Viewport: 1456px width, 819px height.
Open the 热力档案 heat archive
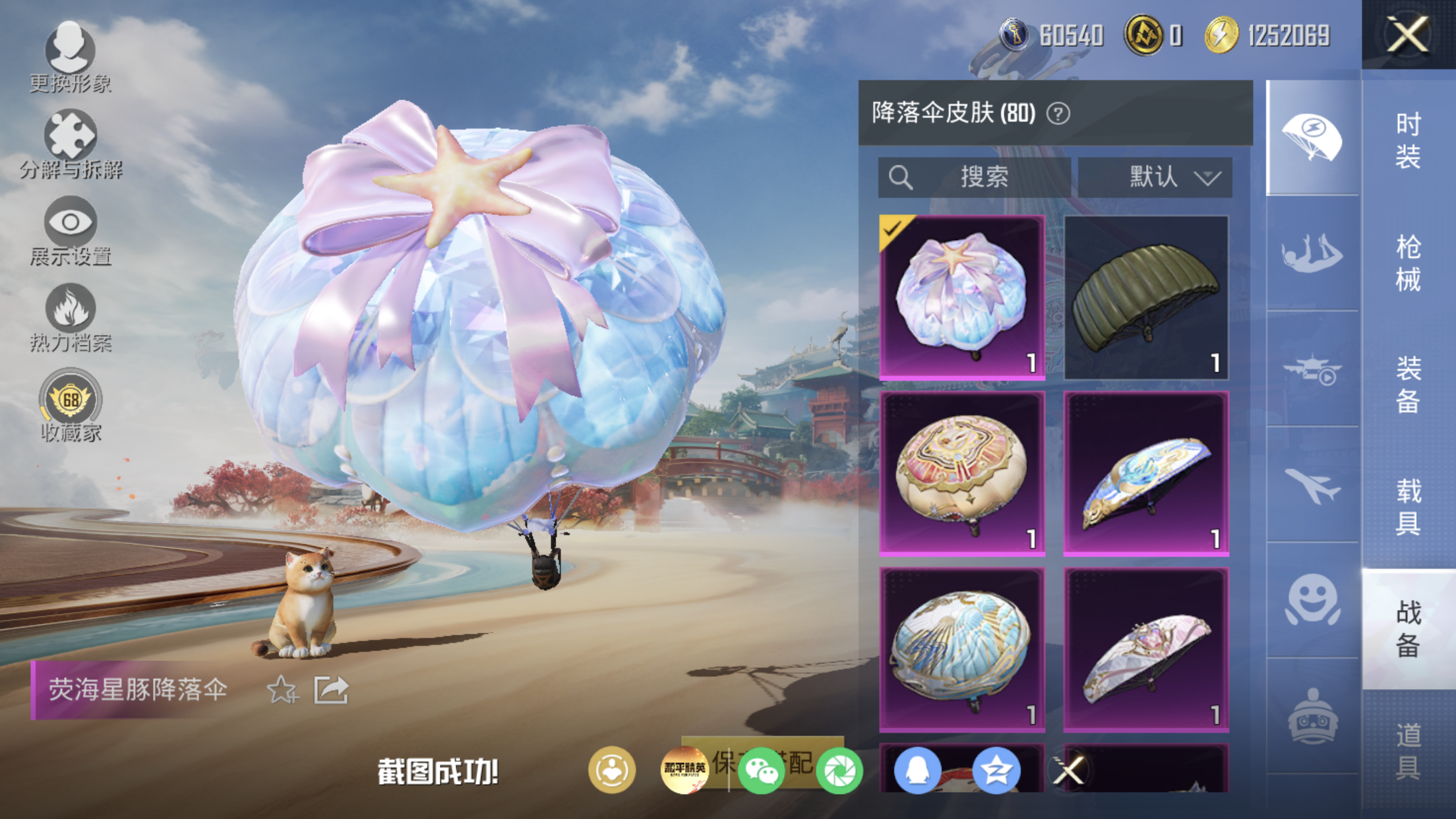tap(70, 317)
